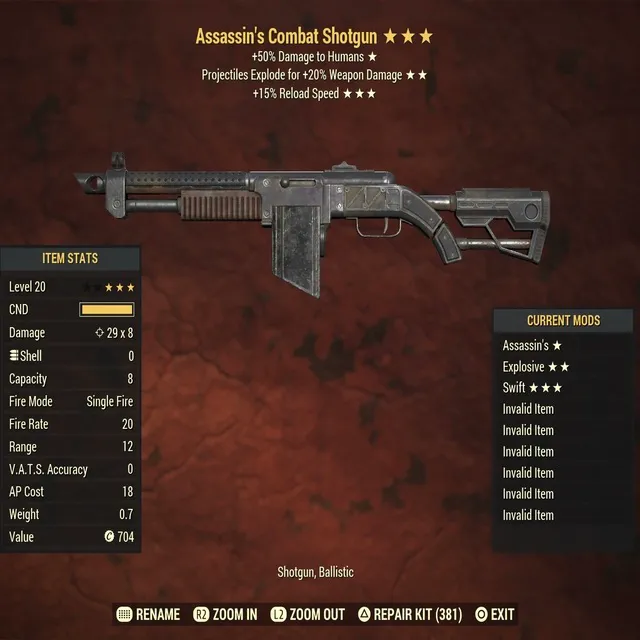Viewport: 640px width, 640px height.
Task: Exit the weapon inspection screen
Action: point(494,614)
